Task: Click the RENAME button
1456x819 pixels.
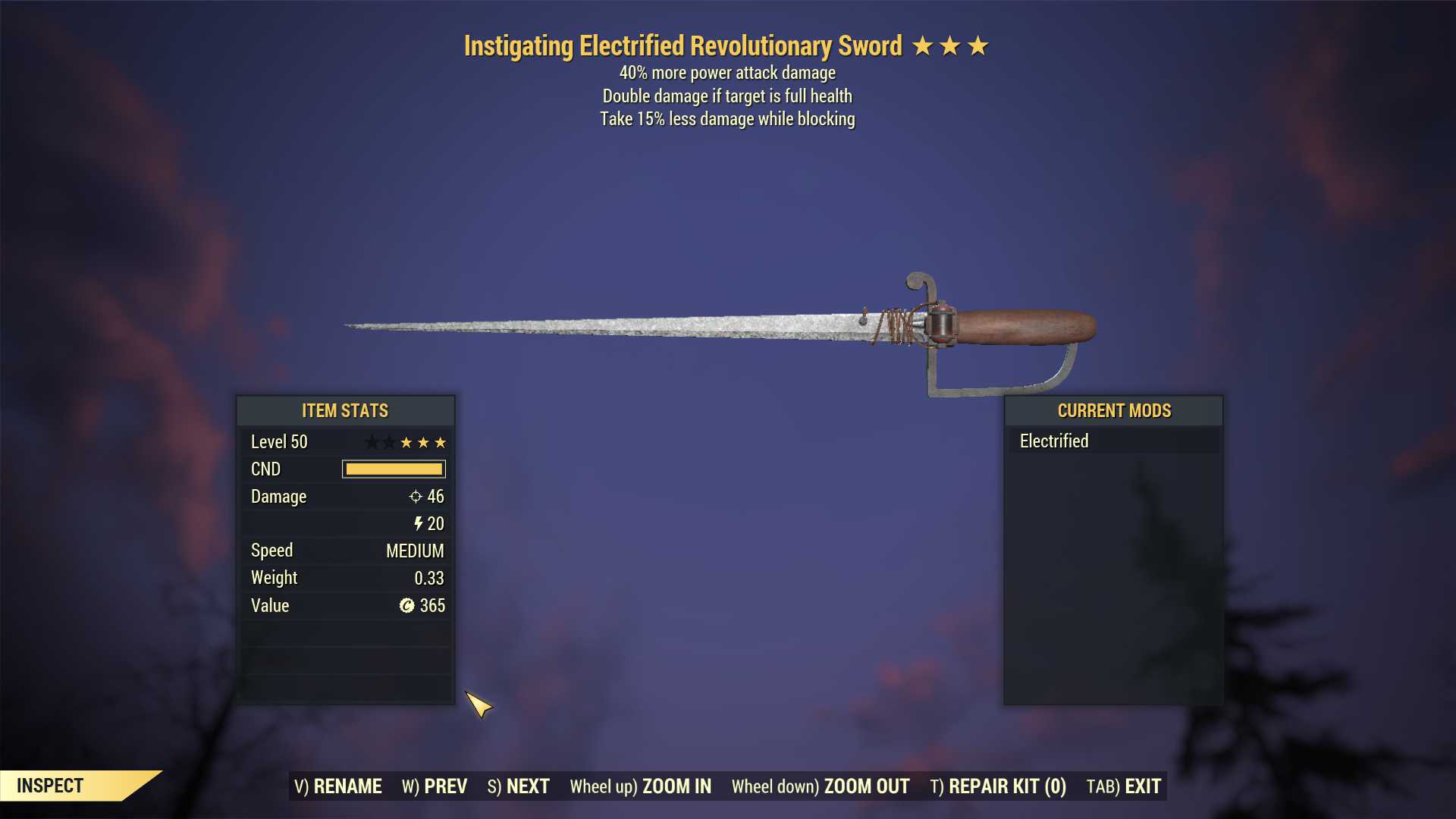Action: pyautogui.click(x=337, y=786)
